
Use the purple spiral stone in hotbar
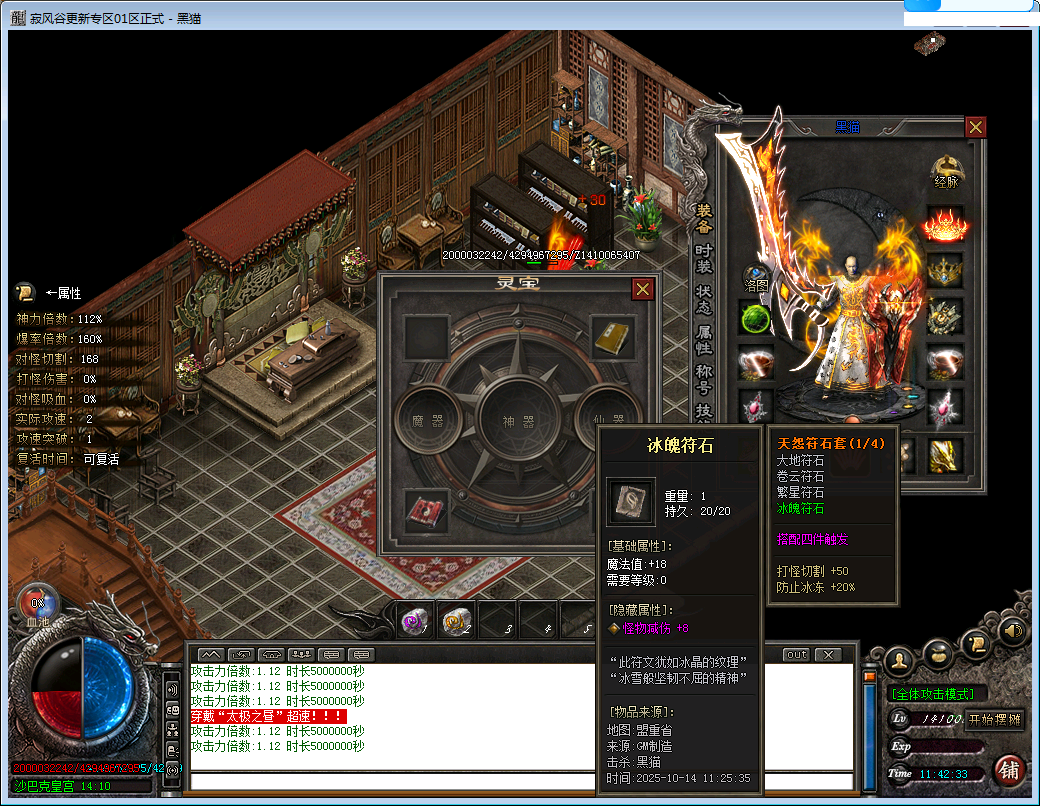click(414, 622)
